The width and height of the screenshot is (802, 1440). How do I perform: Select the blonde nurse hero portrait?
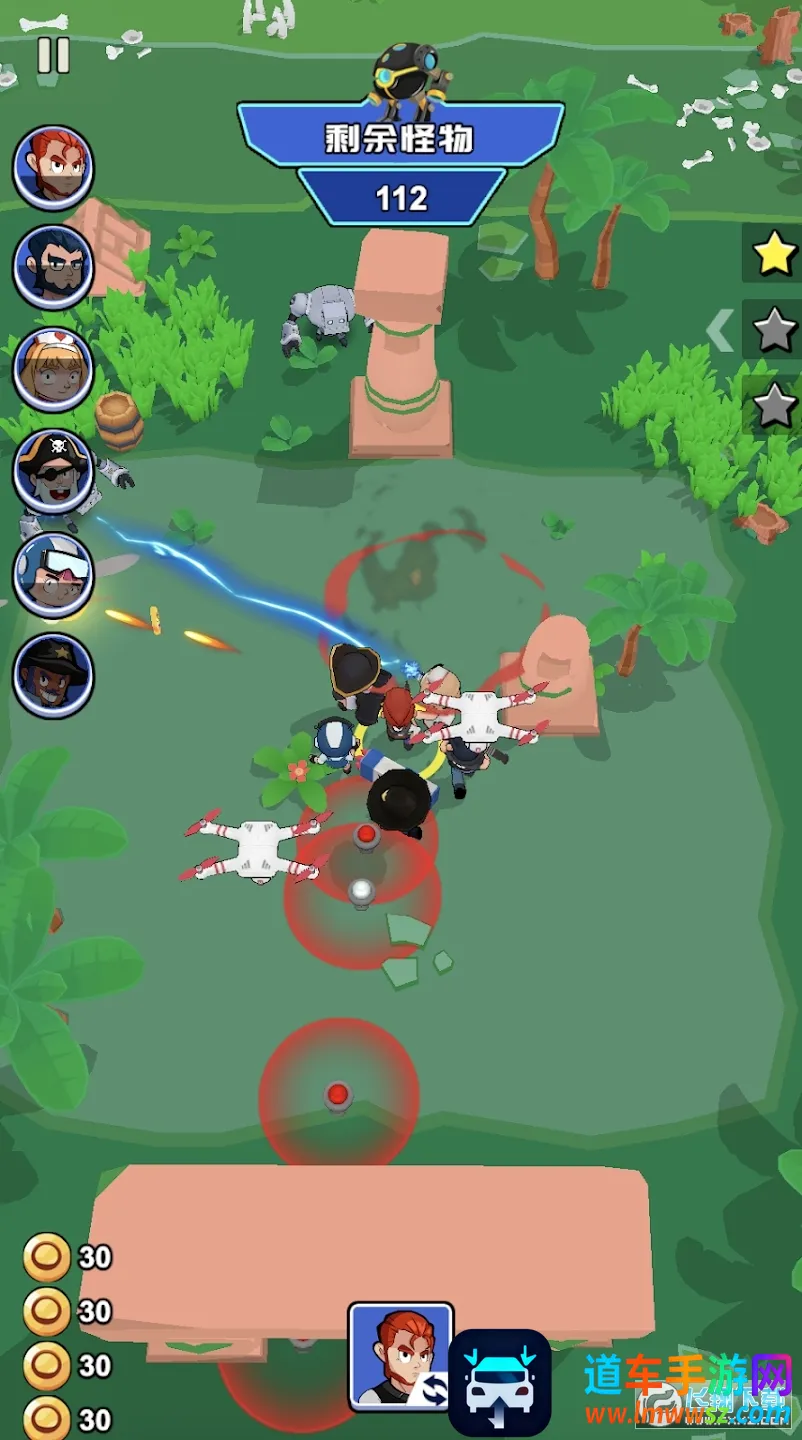pos(54,369)
